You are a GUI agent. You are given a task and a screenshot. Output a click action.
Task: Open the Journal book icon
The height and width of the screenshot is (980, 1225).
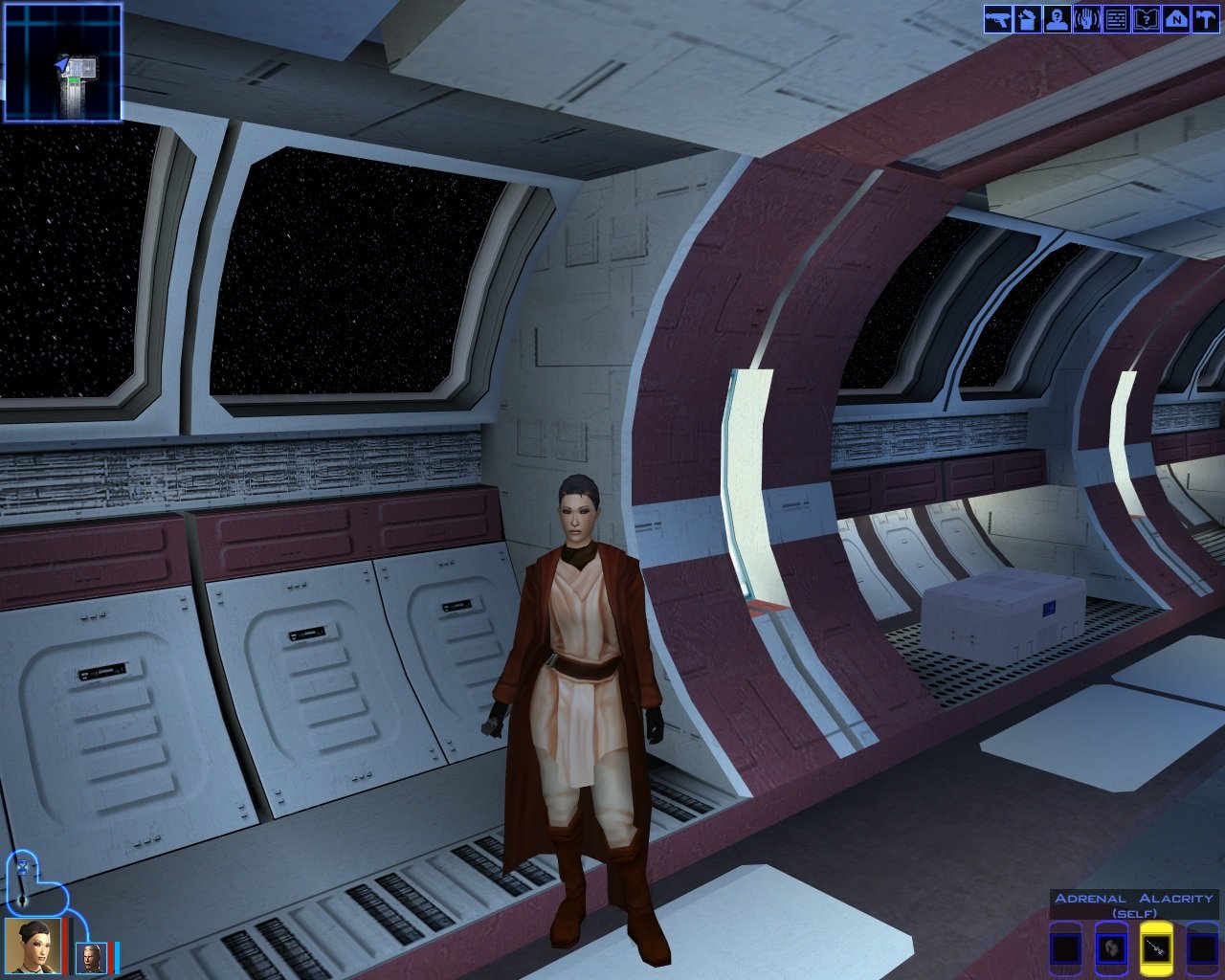(1146, 19)
